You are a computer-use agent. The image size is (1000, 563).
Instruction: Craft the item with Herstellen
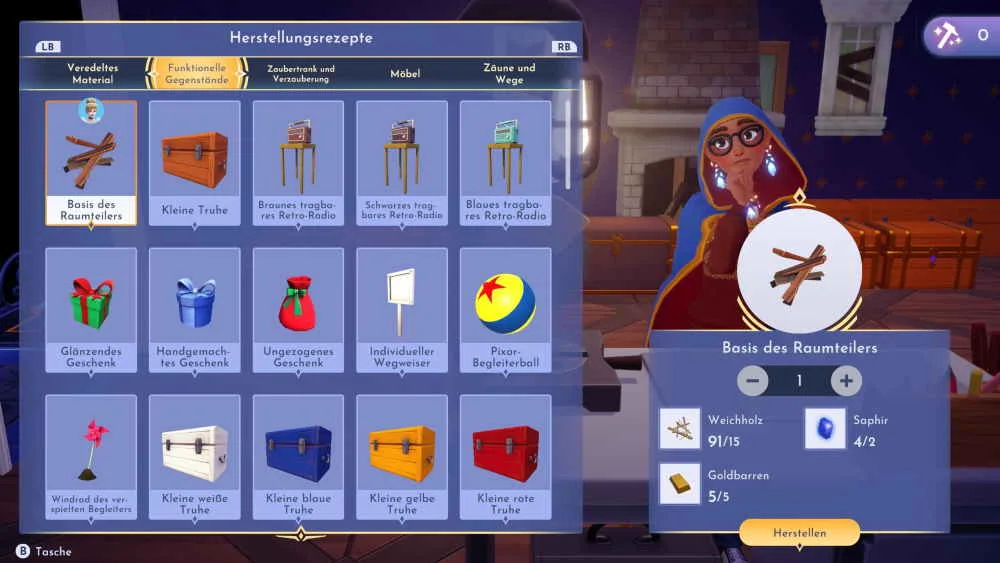click(x=799, y=533)
